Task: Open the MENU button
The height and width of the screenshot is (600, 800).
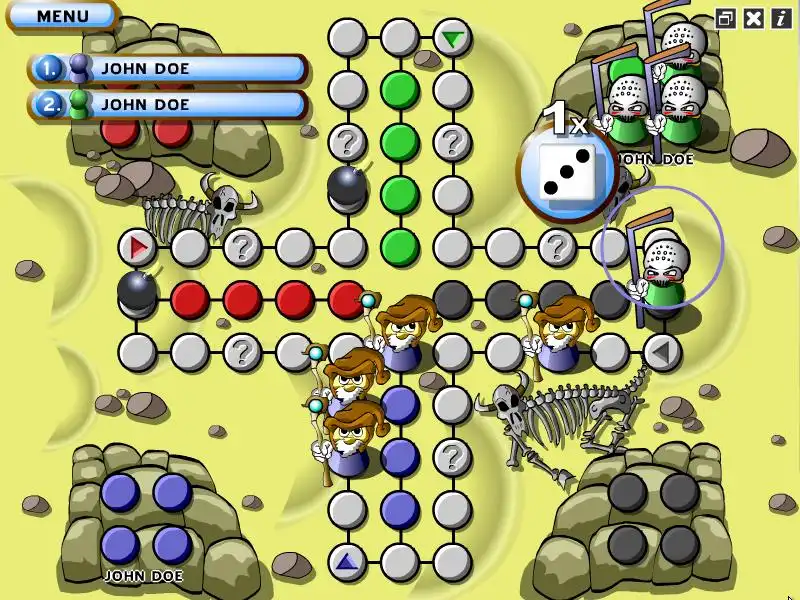Action: 62,15
